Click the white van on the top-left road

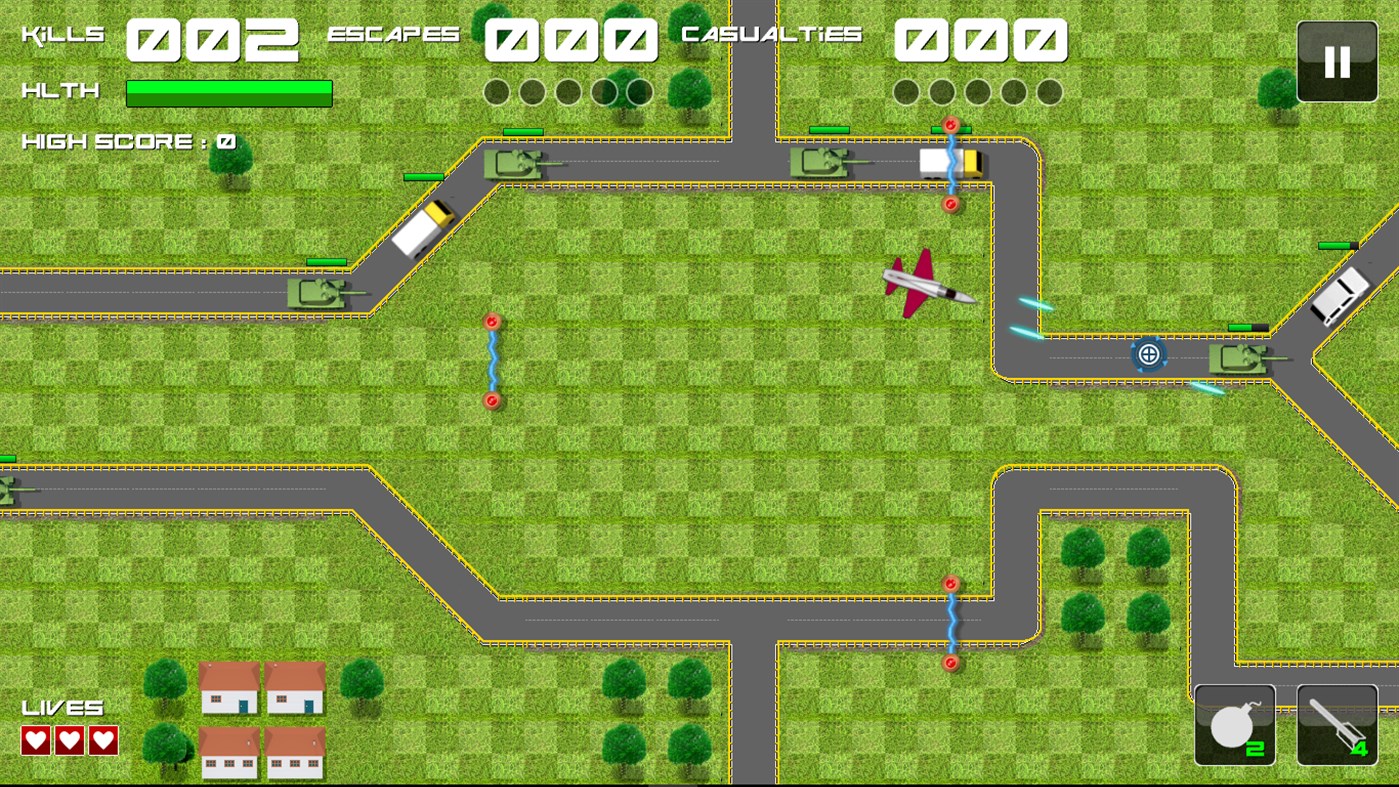point(423,230)
